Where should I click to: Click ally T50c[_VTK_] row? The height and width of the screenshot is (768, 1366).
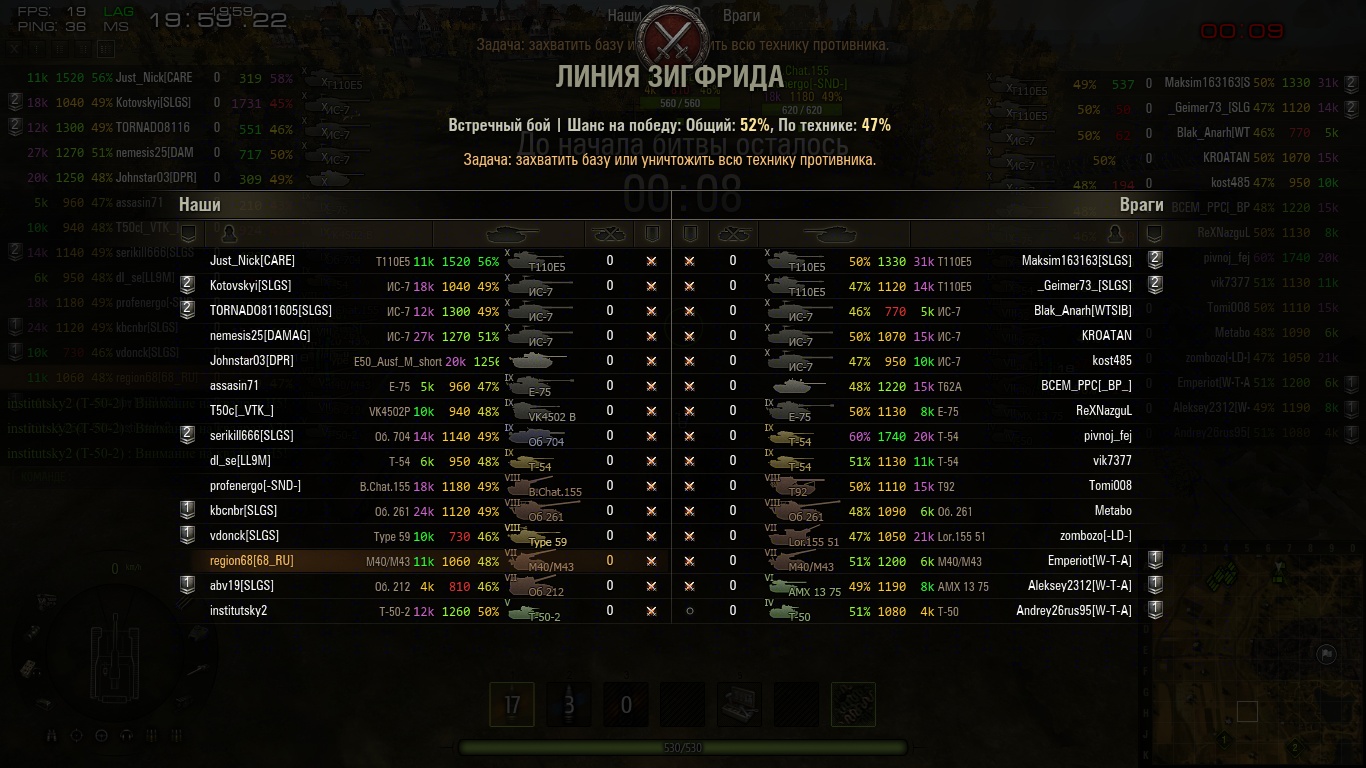(x=241, y=411)
